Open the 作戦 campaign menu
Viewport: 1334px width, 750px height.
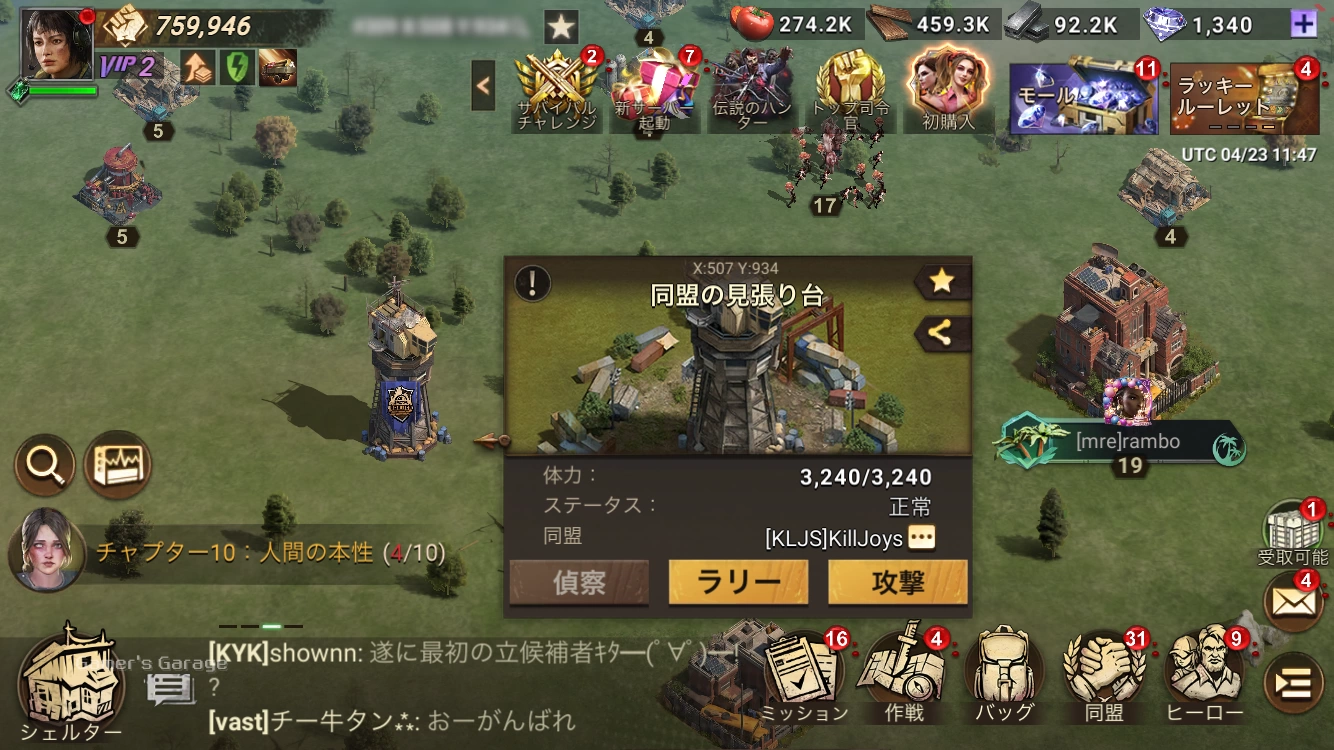coord(904,675)
